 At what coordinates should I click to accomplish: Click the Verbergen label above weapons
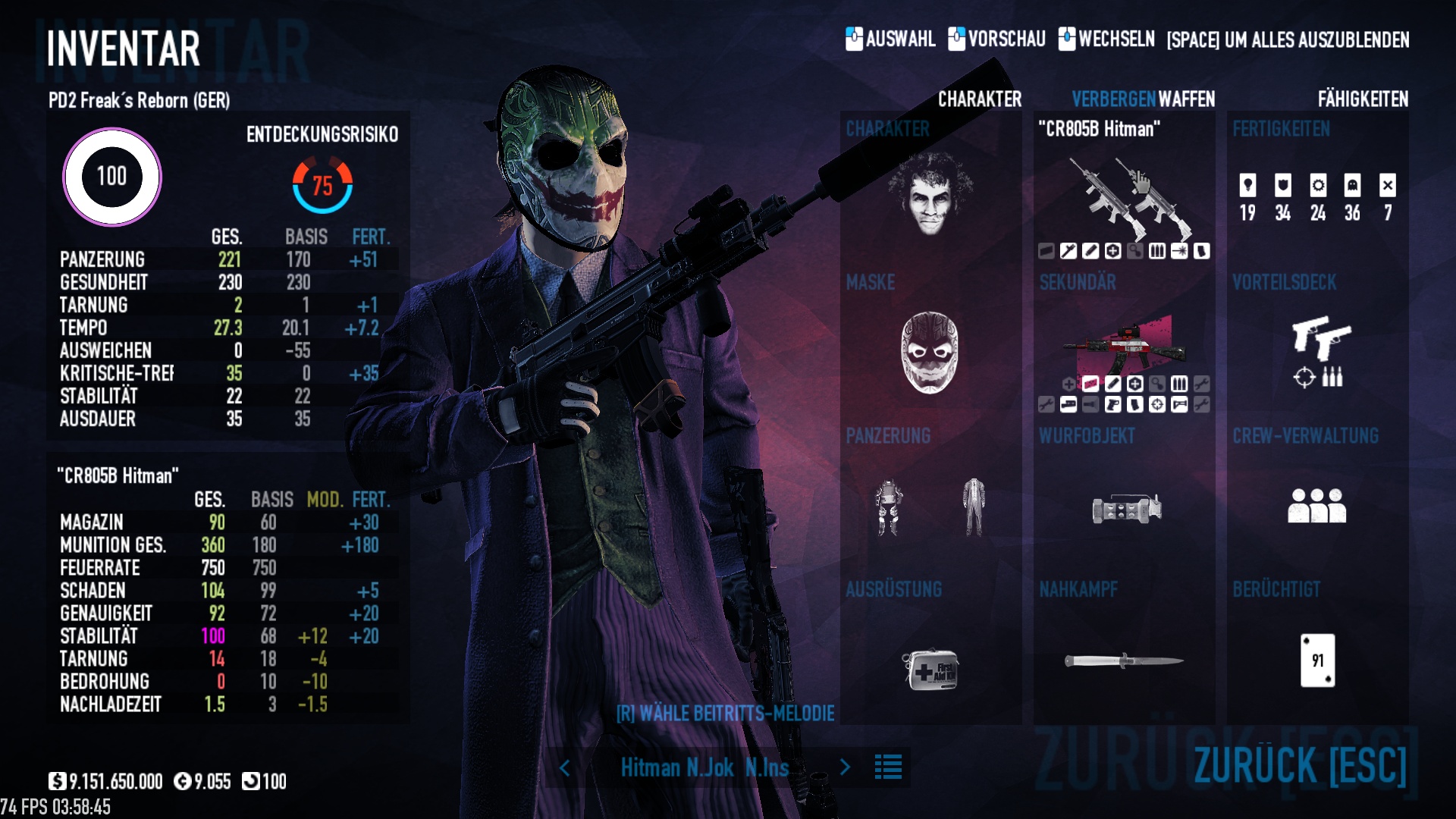click(x=1113, y=99)
